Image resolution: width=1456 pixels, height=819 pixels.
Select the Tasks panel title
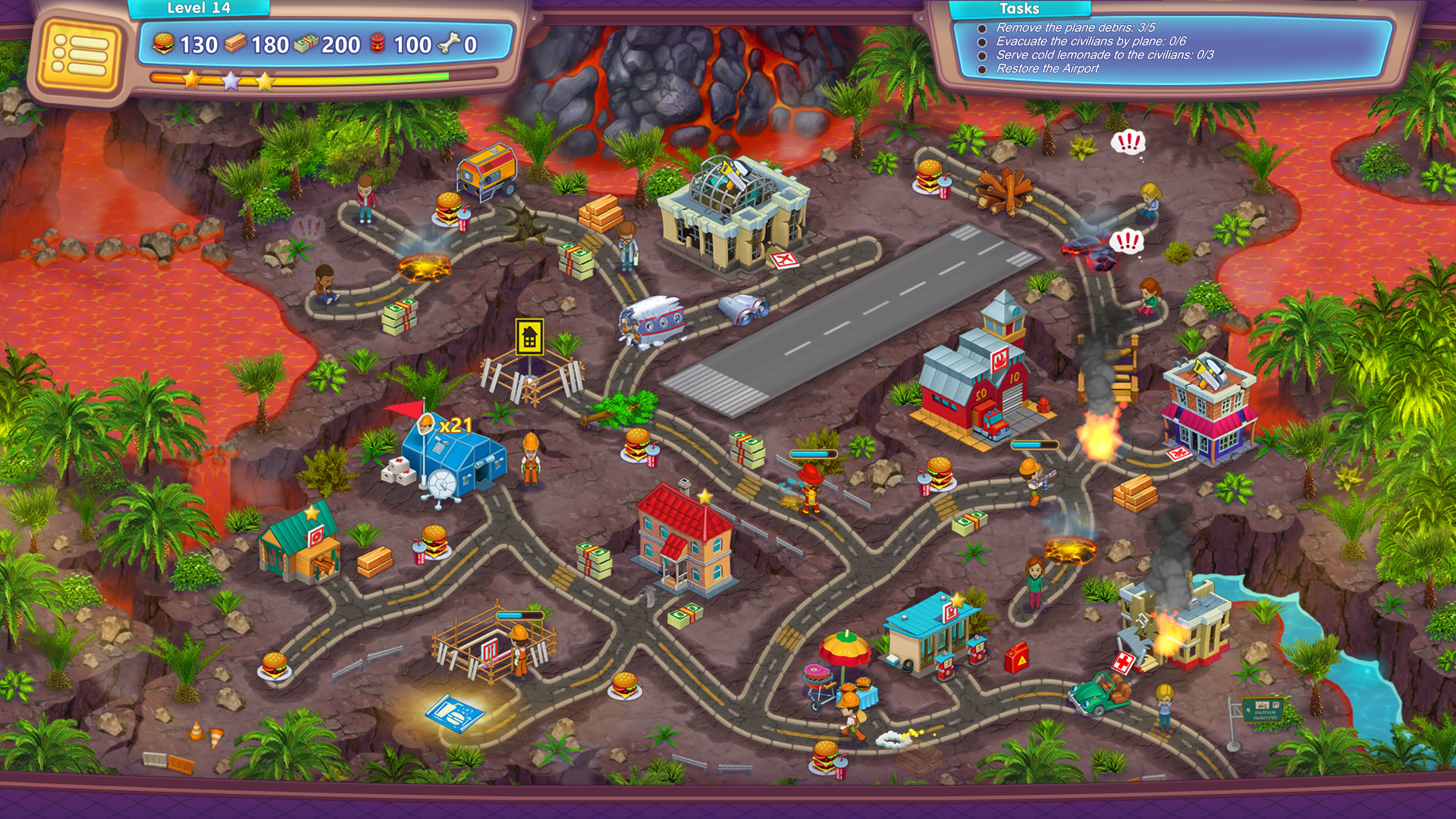(x=1020, y=9)
